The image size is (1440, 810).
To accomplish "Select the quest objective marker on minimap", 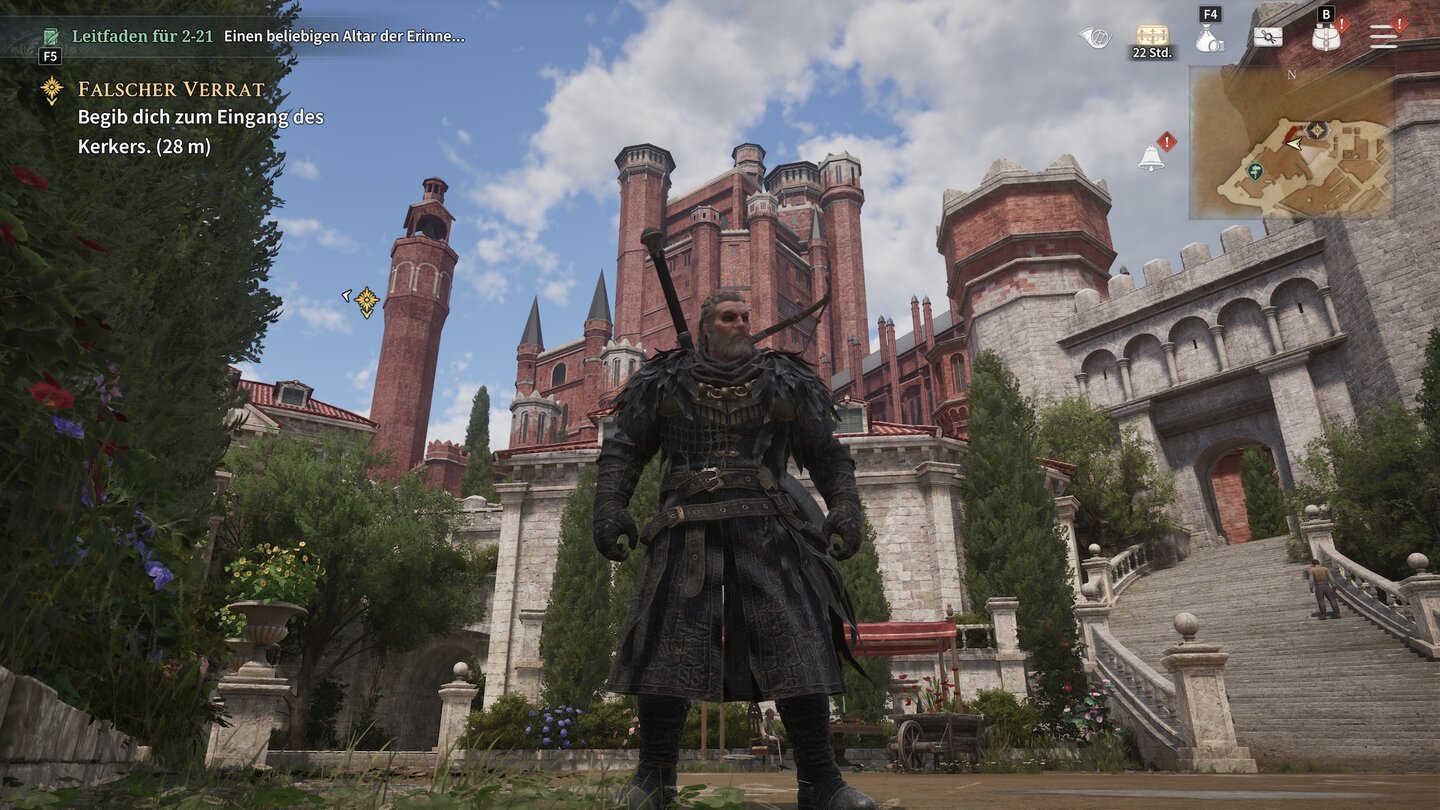I will click(x=1317, y=130).
